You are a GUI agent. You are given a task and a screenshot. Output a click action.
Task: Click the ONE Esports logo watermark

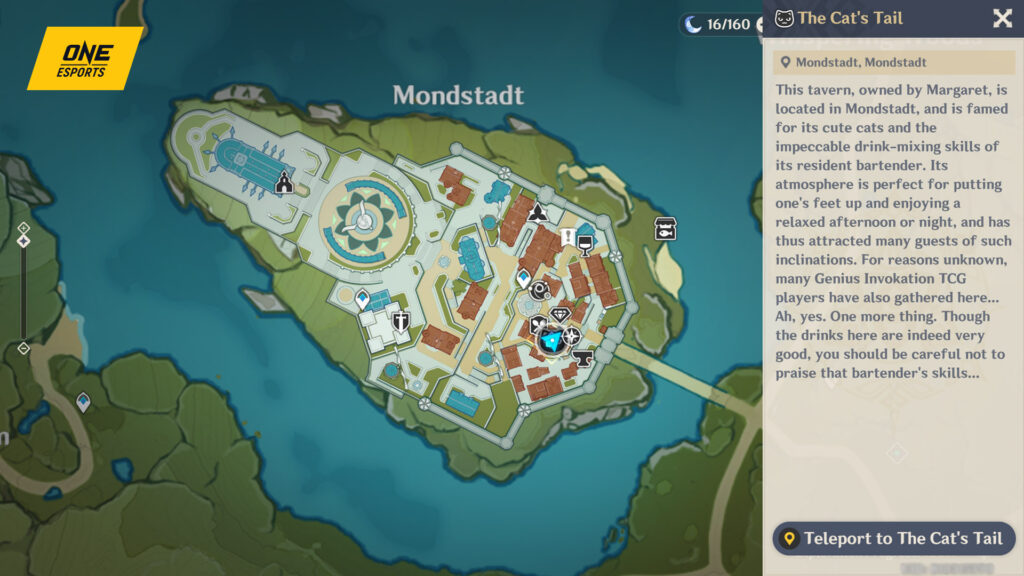84,58
